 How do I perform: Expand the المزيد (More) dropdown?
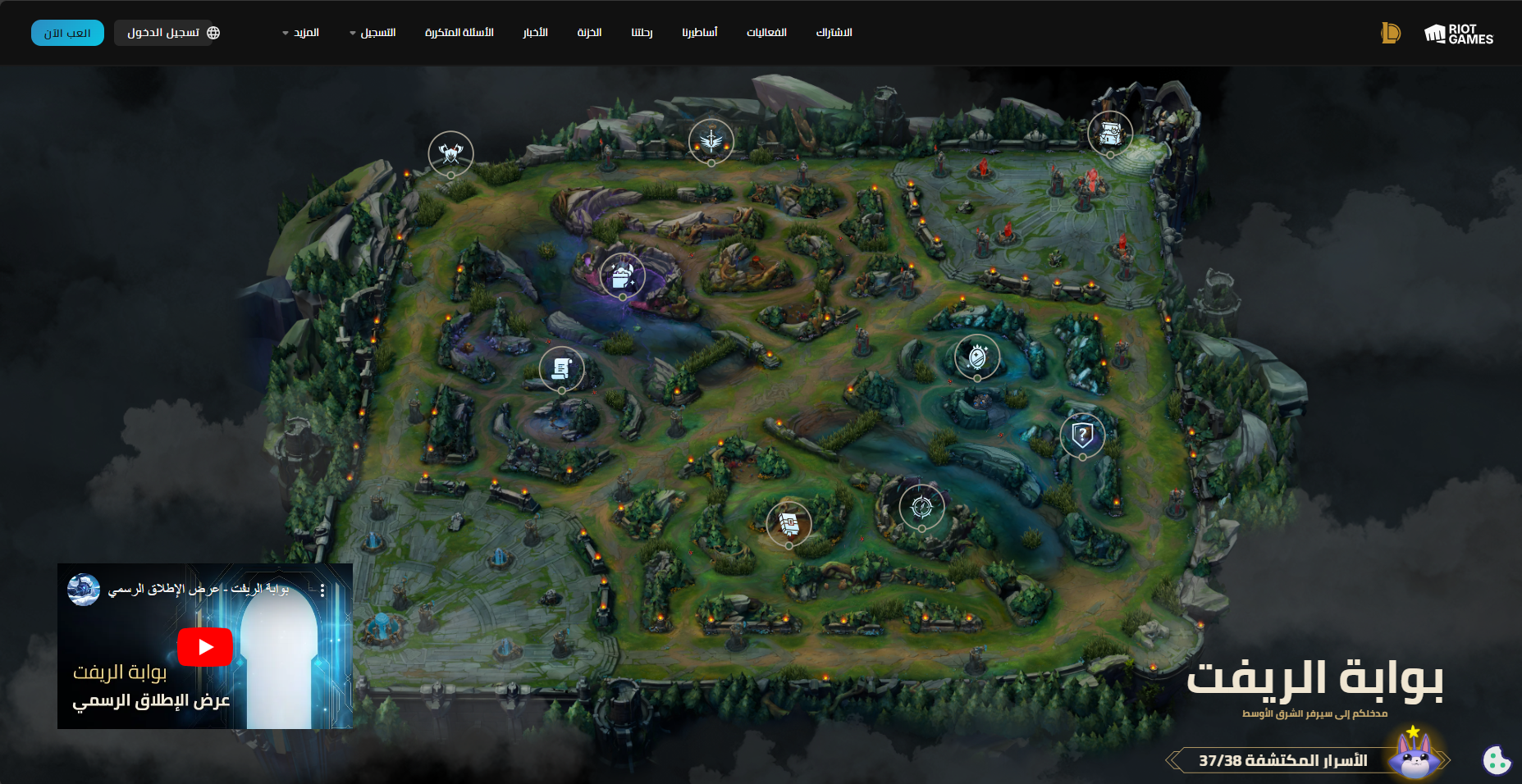tap(302, 33)
